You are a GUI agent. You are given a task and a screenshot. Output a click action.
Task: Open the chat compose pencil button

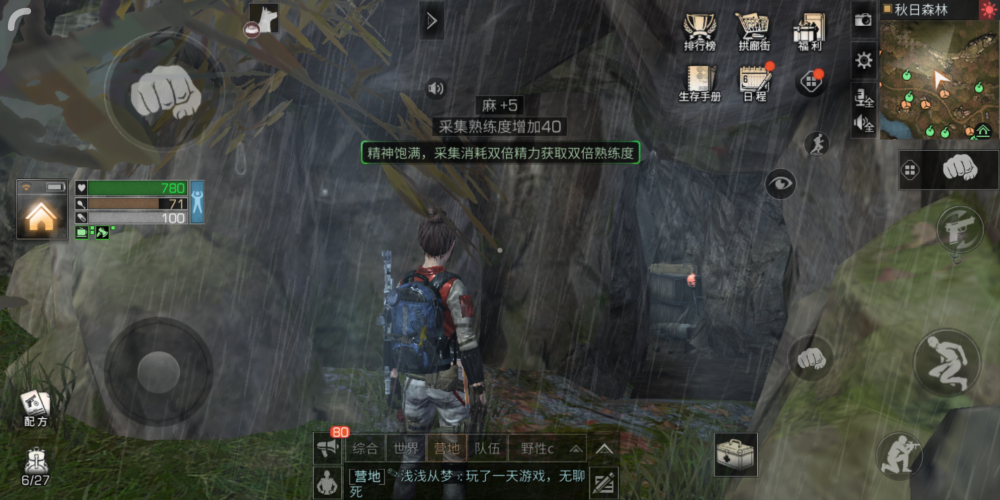click(604, 484)
